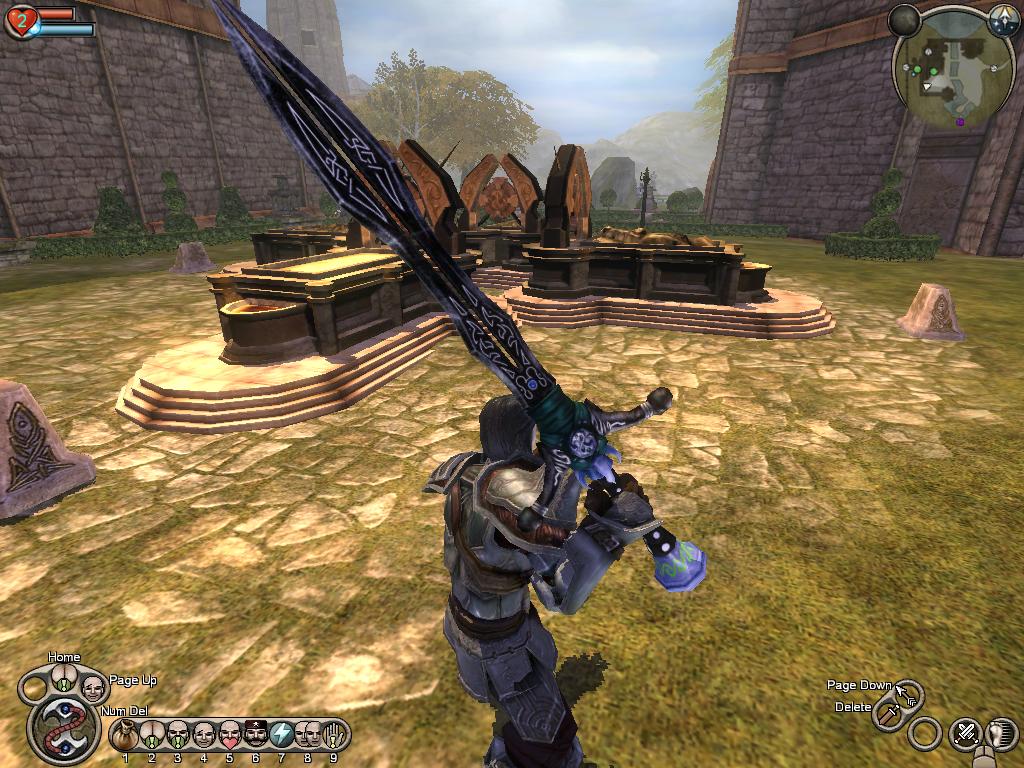1024x768 pixels.
Task: Choose the Home bald-head exclamation icon
Action: click(x=63, y=681)
